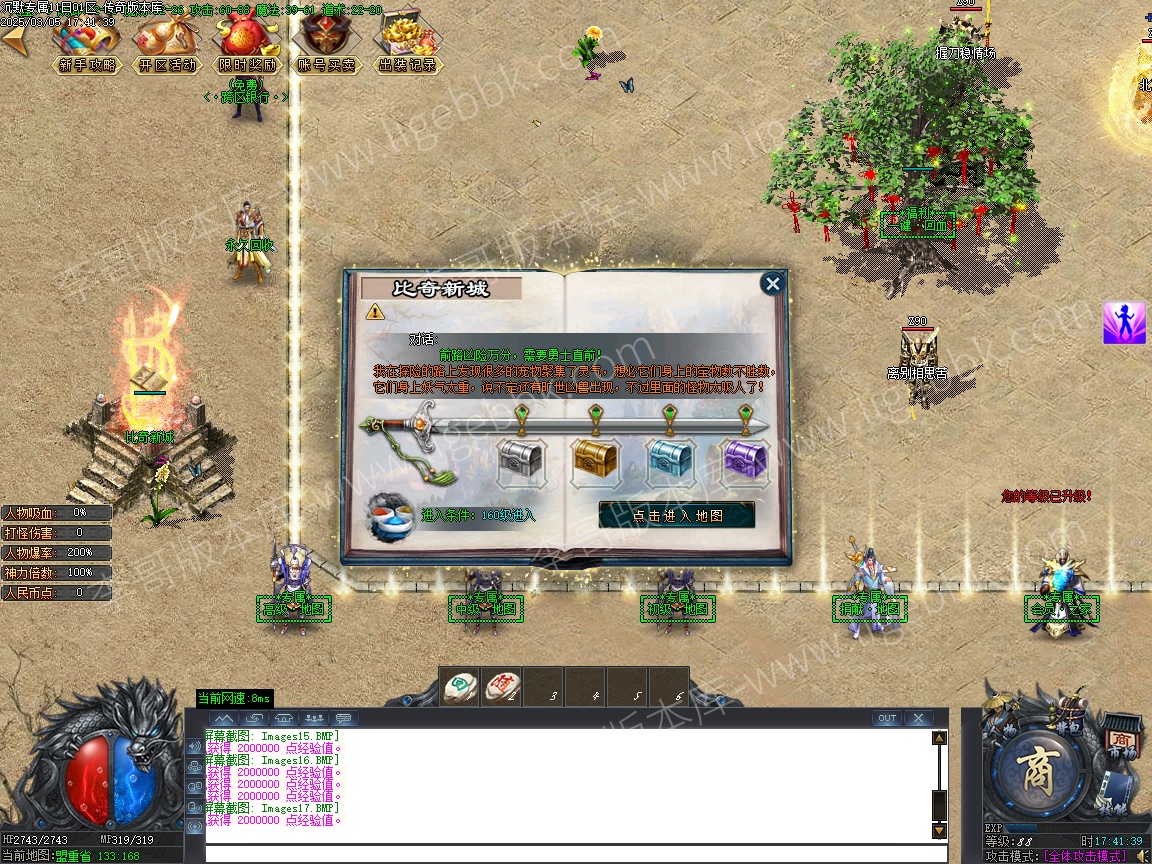The height and width of the screenshot is (864, 1152).
Task: Select the silver treasure chest reward
Action: point(521,461)
